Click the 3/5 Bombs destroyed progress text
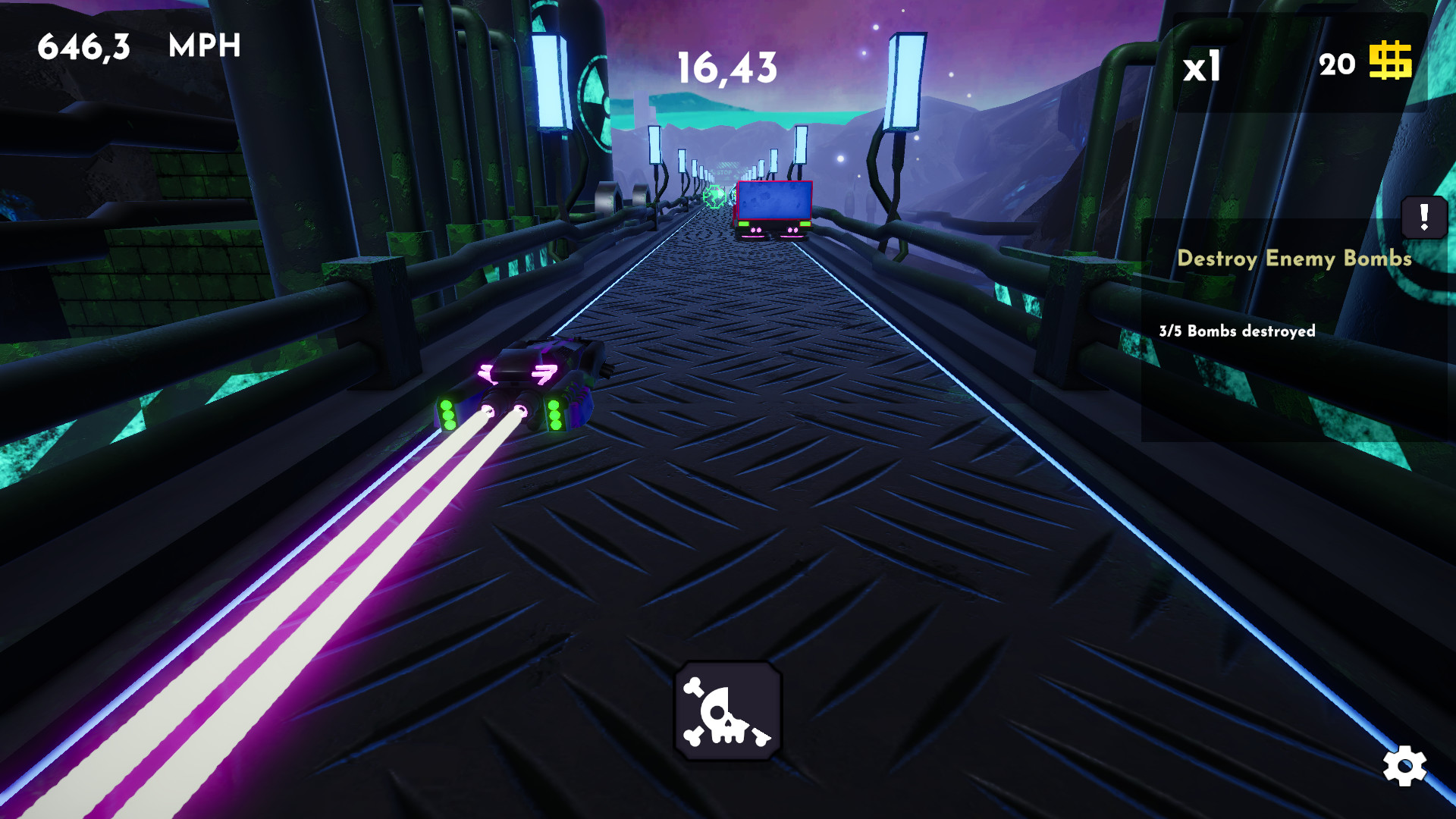This screenshot has height=819, width=1456. point(1238,331)
